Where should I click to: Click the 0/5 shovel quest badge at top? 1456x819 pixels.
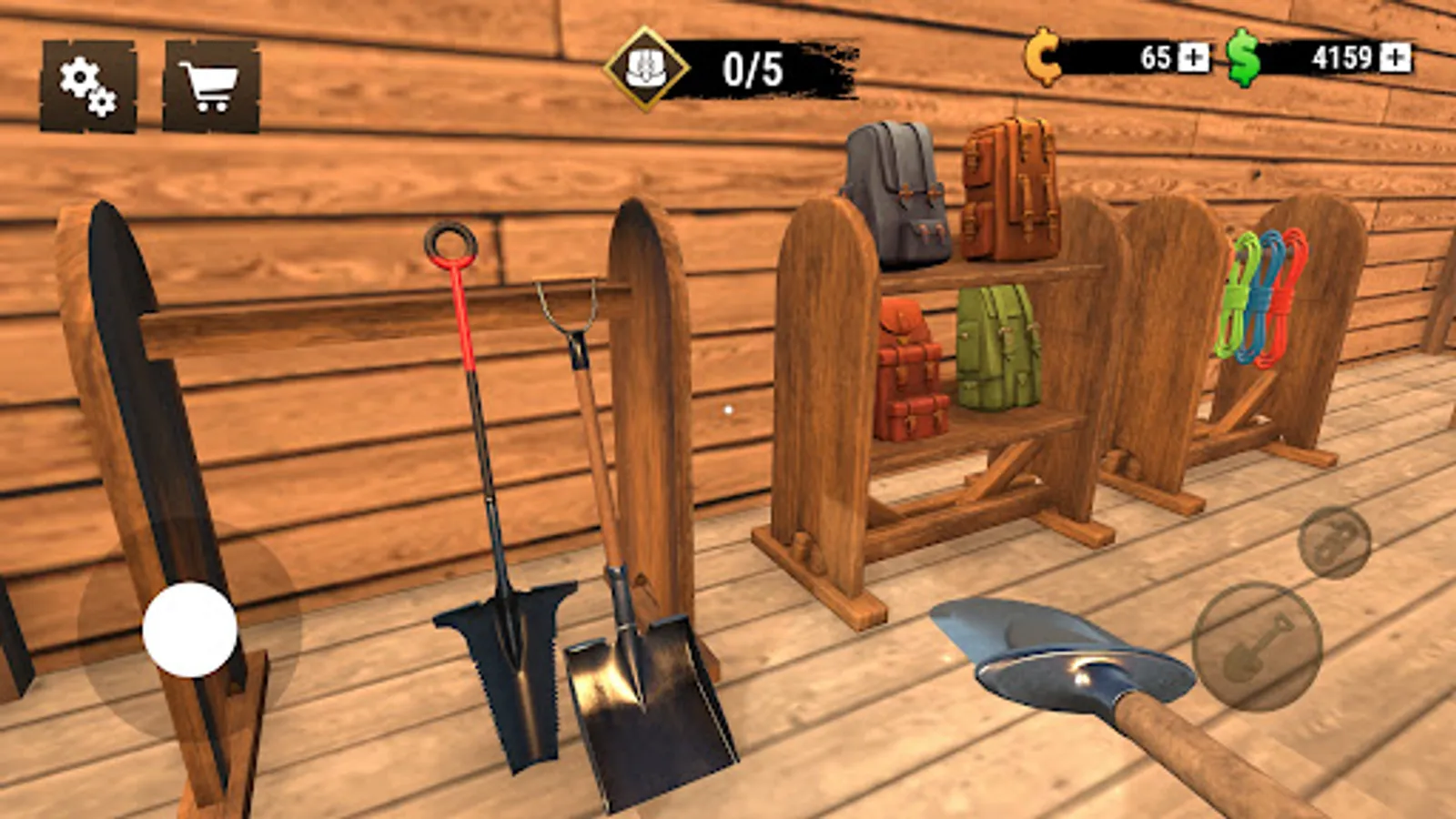719,64
